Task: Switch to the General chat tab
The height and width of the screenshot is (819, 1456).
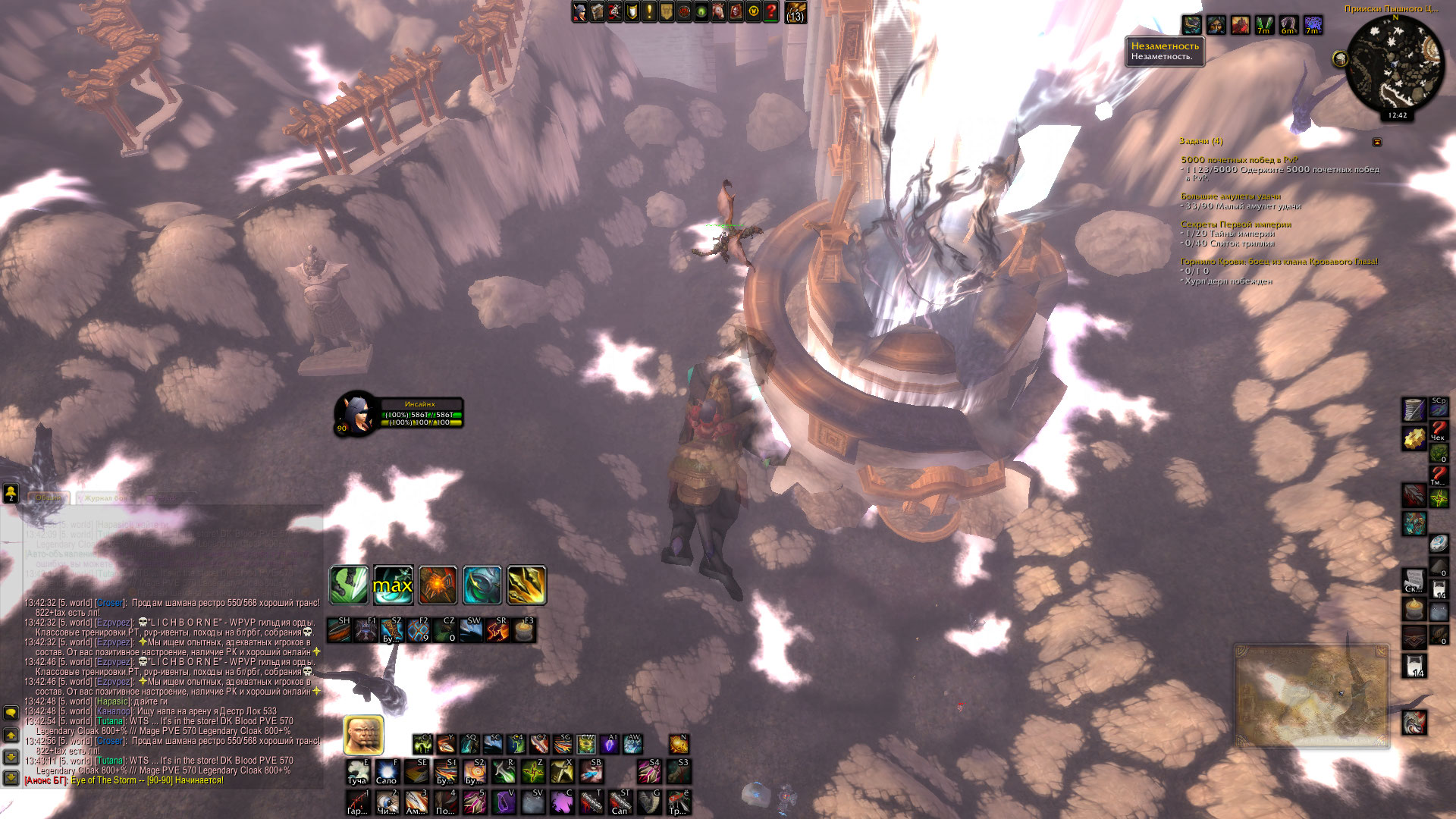Action: [49, 498]
